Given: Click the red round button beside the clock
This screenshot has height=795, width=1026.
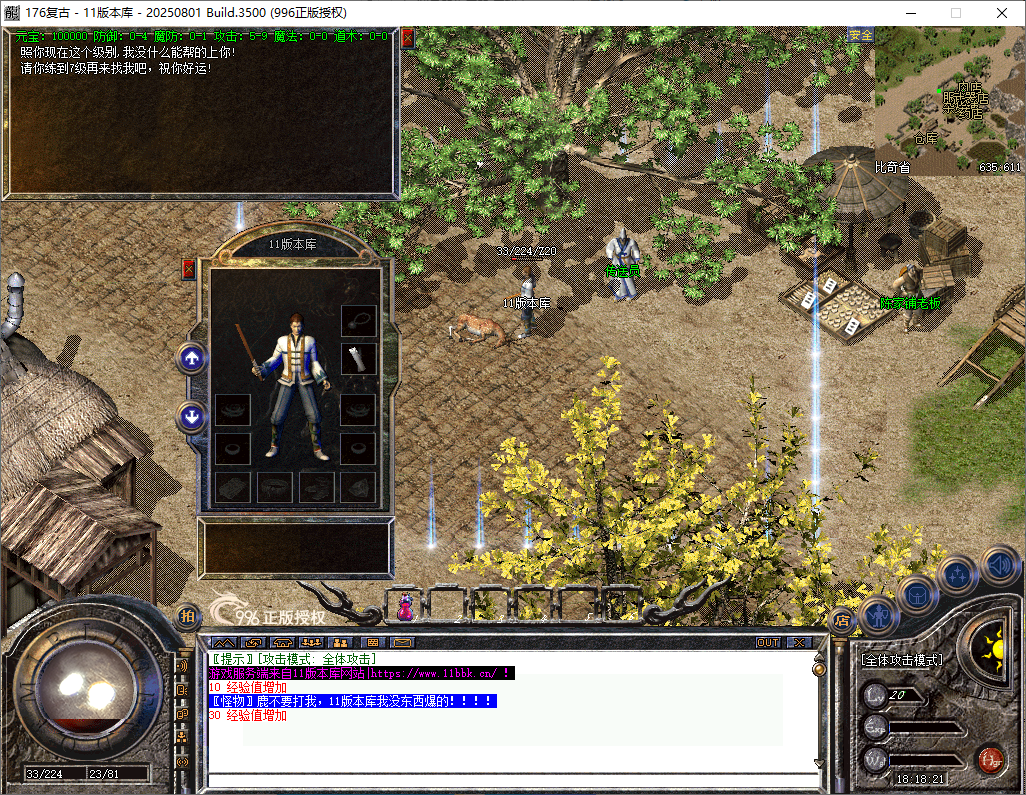Looking at the screenshot, I should pos(990,760).
